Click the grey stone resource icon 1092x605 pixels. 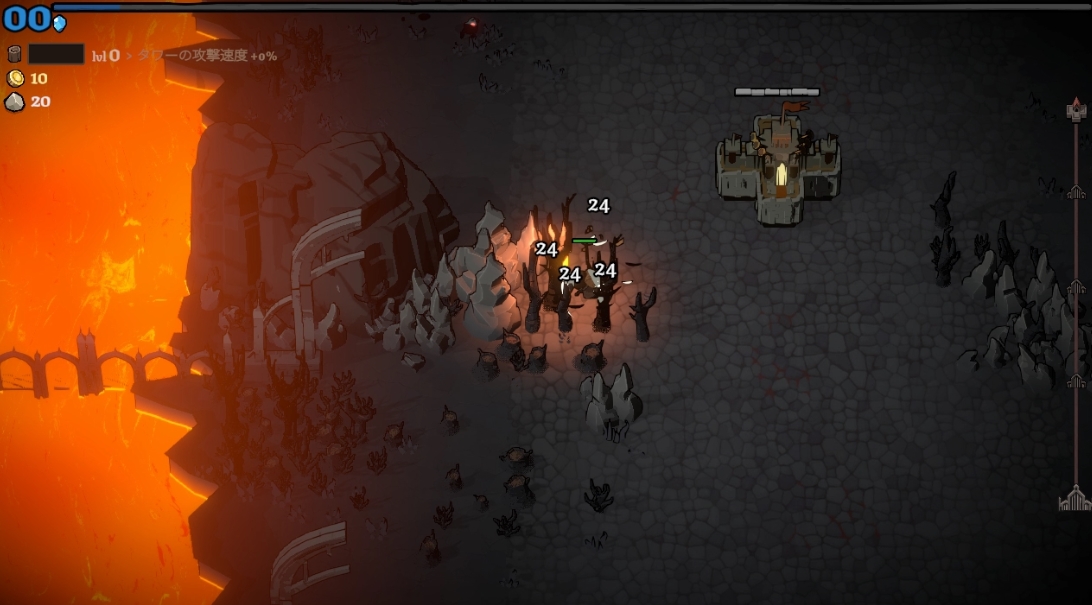[x=15, y=101]
